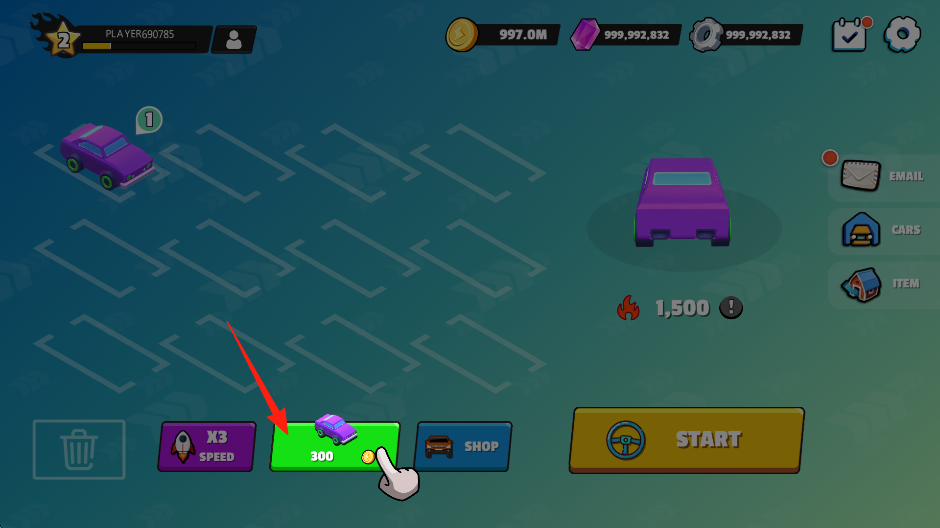This screenshot has width=940, height=528.
Task: Open the trash can to delete cars
Action: pyautogui.click(x=79, y=449)
